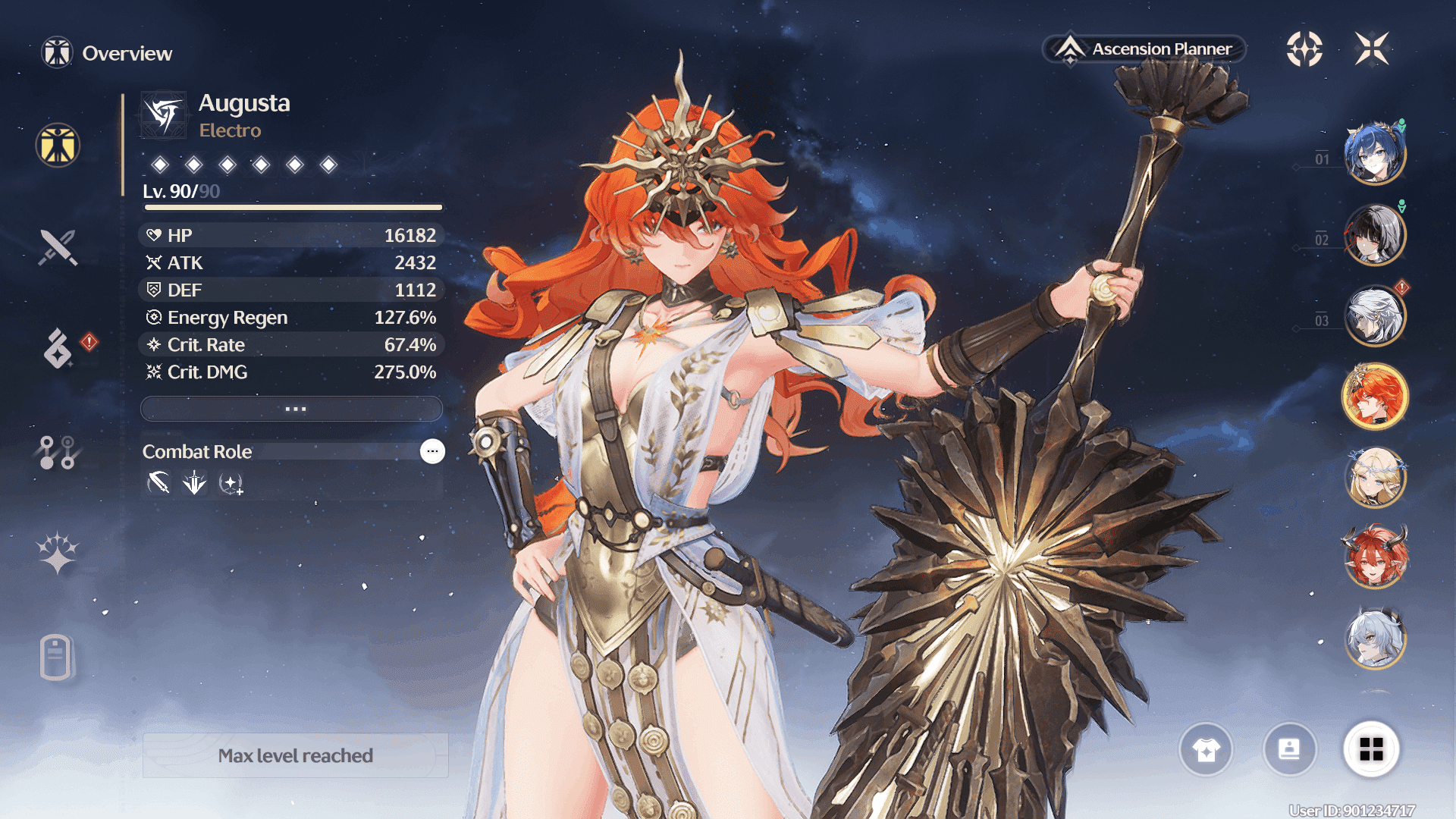Select the blue-haired character in team slot 01
The image size is (1456, 819).
tap(1375, 154)
